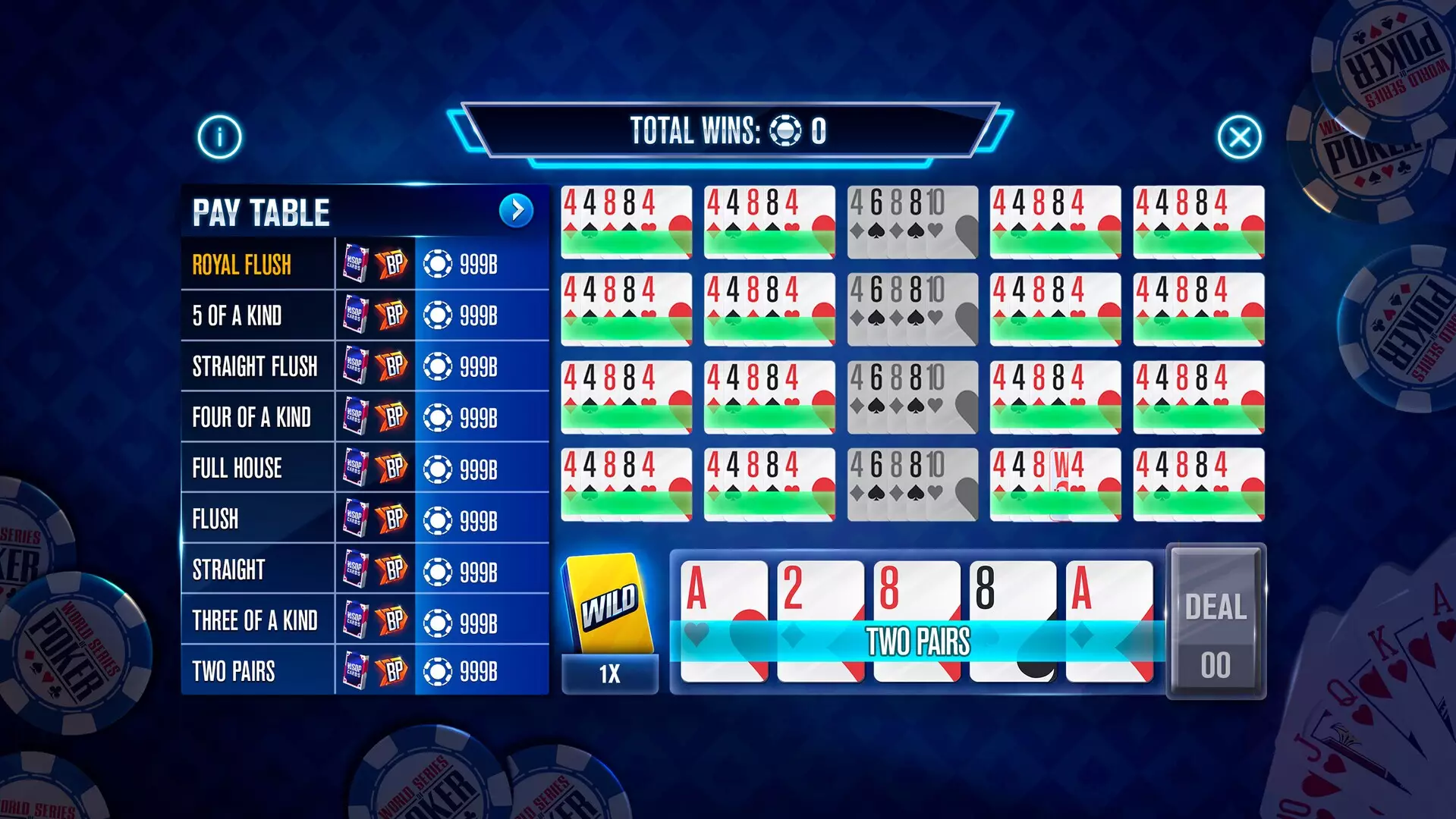Click the chip icon in the Total Wins header
The width and height of the screenshot is (1456, 819).
tap(786, 130)
